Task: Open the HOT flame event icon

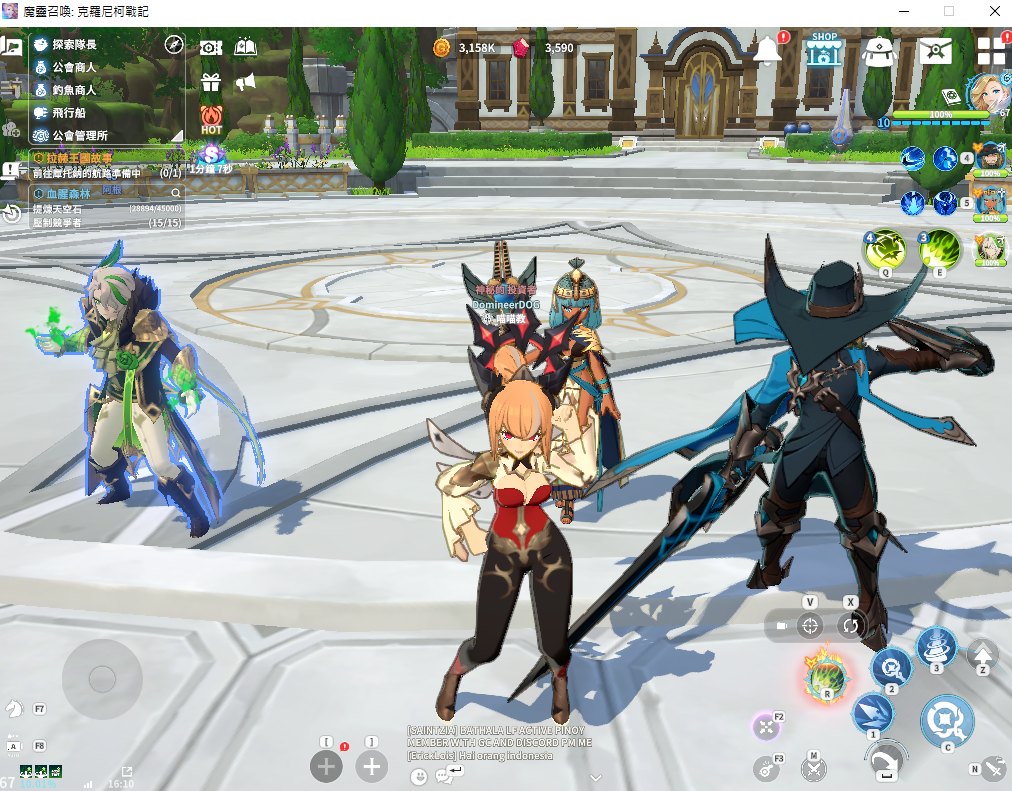Action: pos(211,119)
